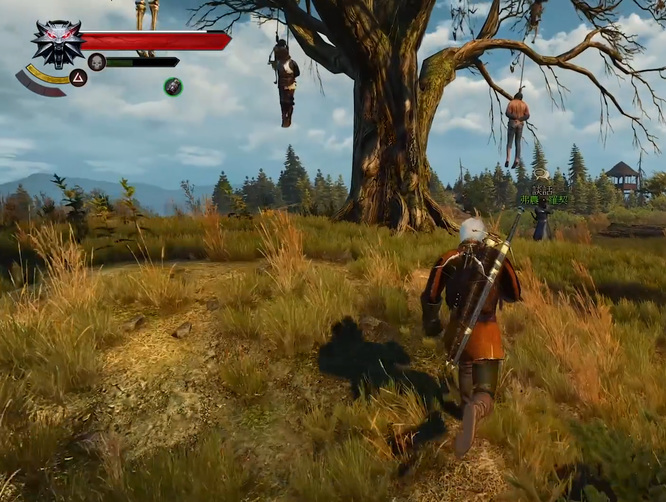Inspect the green-ringed active buff icon

[173, 87]
